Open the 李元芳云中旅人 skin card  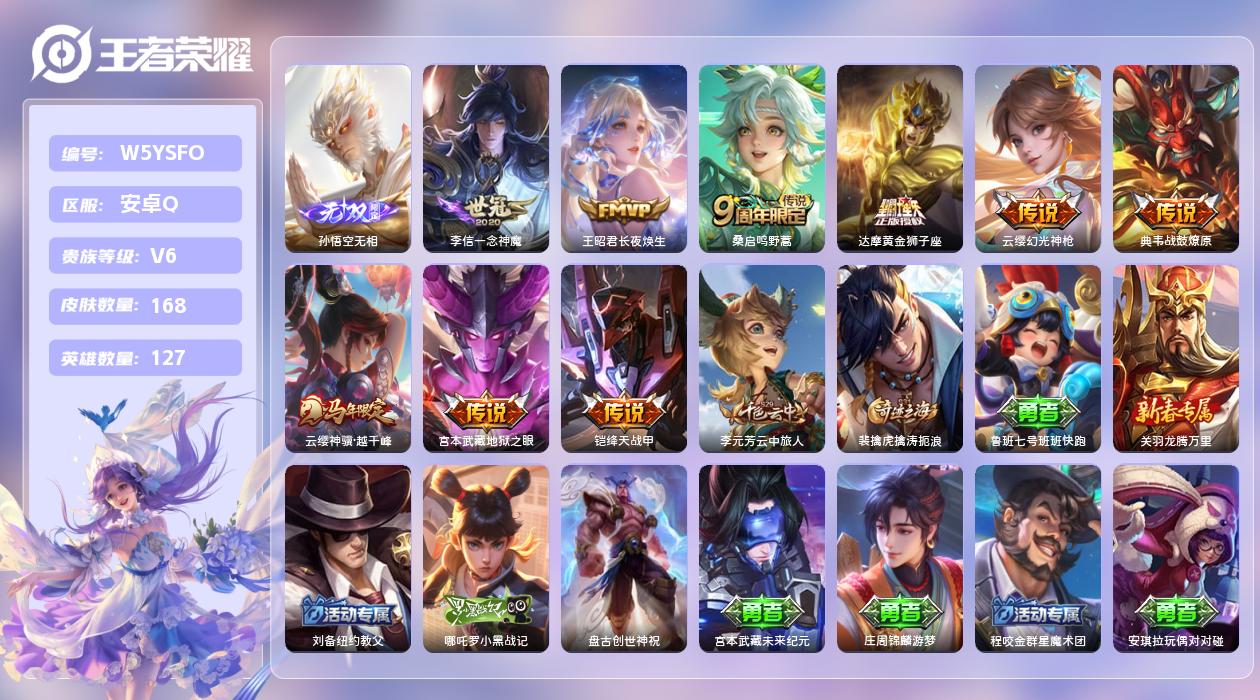point(761,358)
